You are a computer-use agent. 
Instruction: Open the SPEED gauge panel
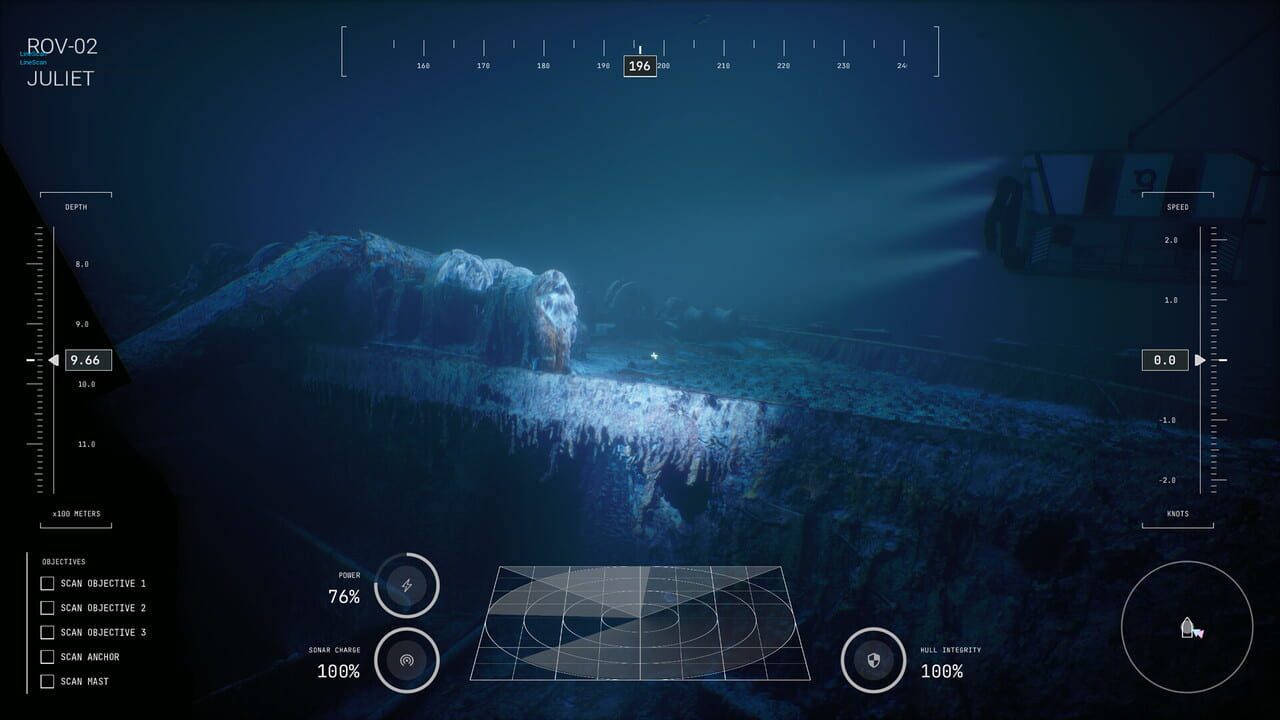click(x=1177, y=206)
